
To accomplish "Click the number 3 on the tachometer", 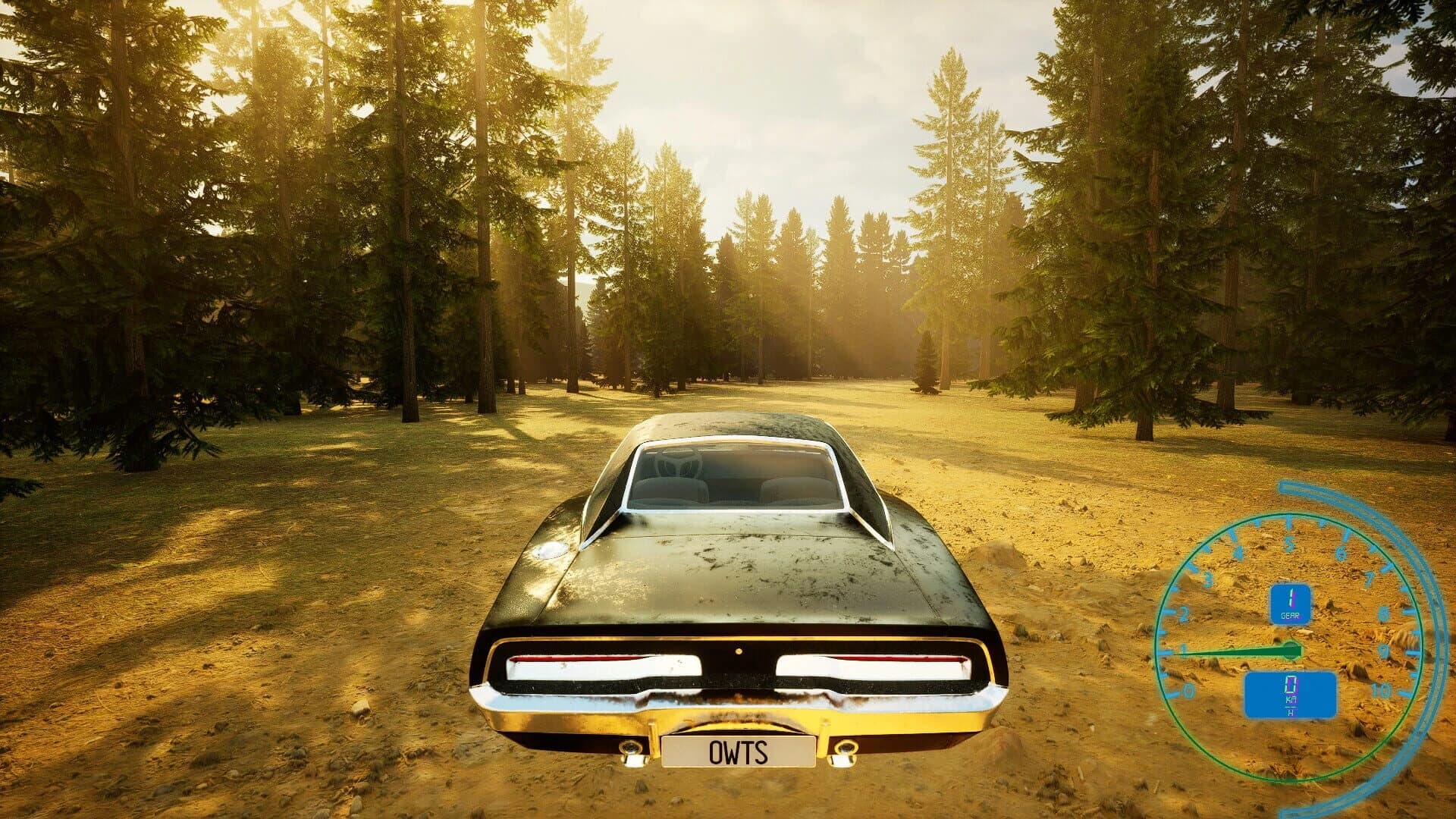I will tap(1207, 576).
